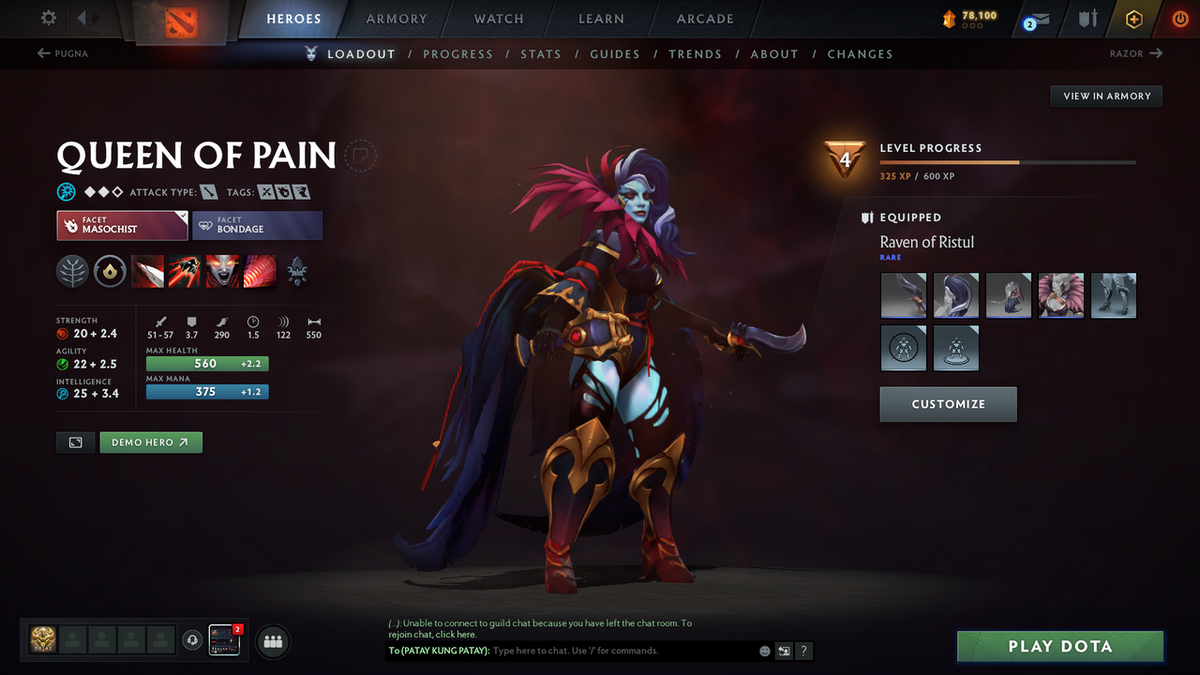Screen dimensions: 1200x675
Task: Switch to the Progress tab
Action: pyautogui.click(x=457, y=54)
